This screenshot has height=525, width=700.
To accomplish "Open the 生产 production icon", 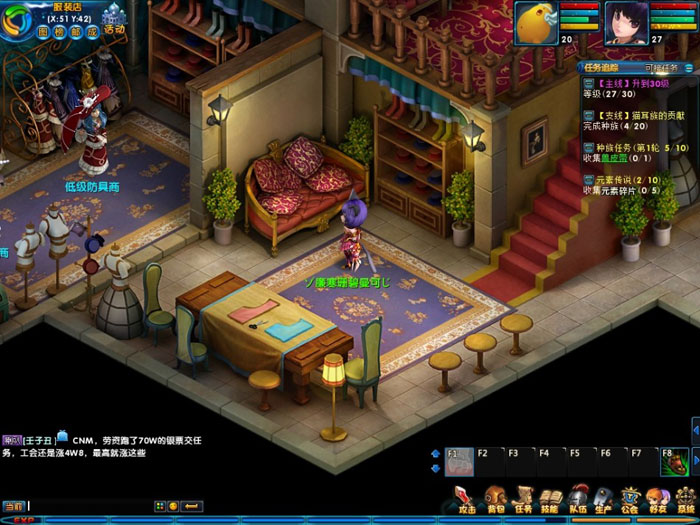I will (603, 498).
